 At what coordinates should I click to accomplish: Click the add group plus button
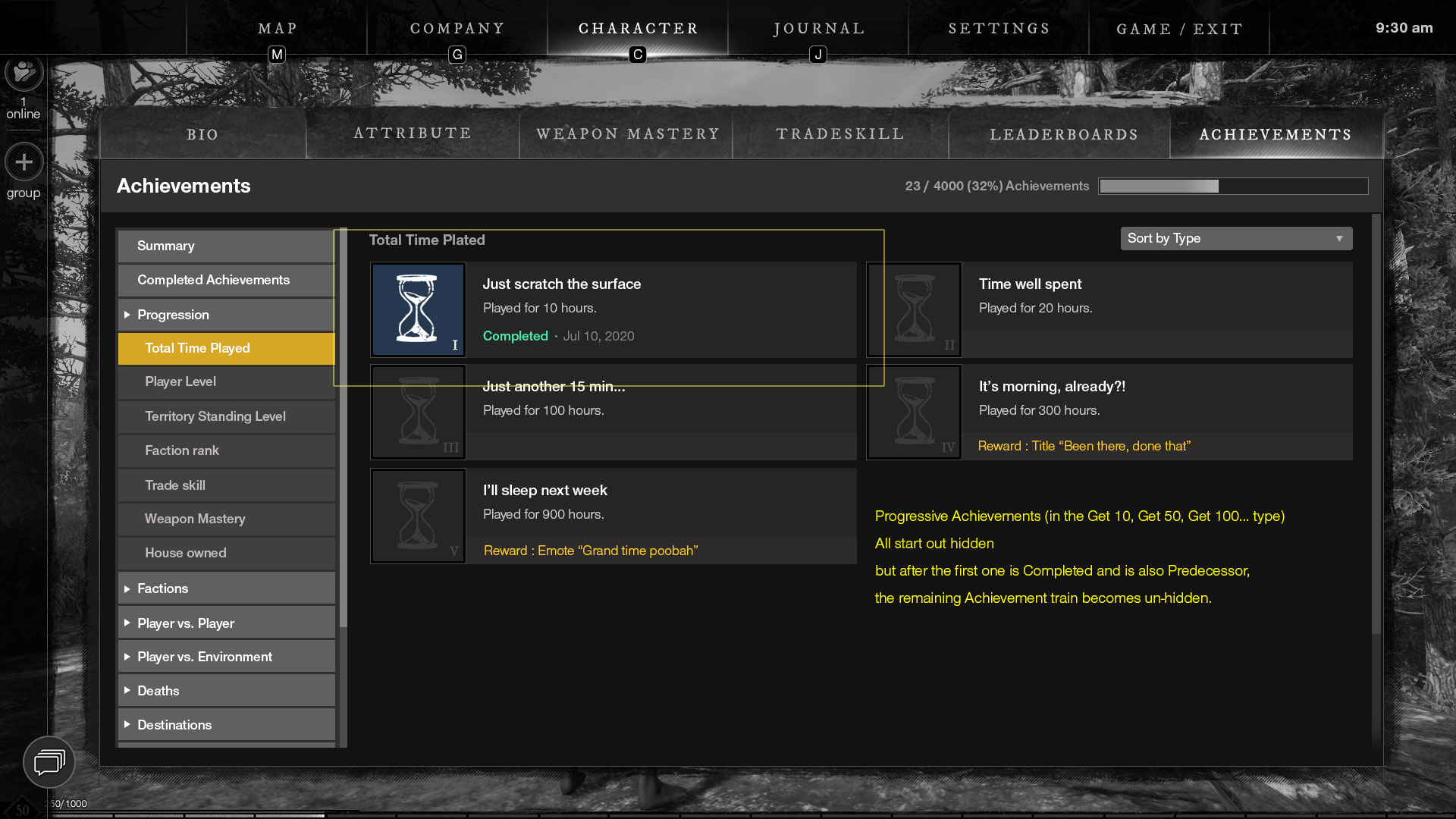pos(24,162)
